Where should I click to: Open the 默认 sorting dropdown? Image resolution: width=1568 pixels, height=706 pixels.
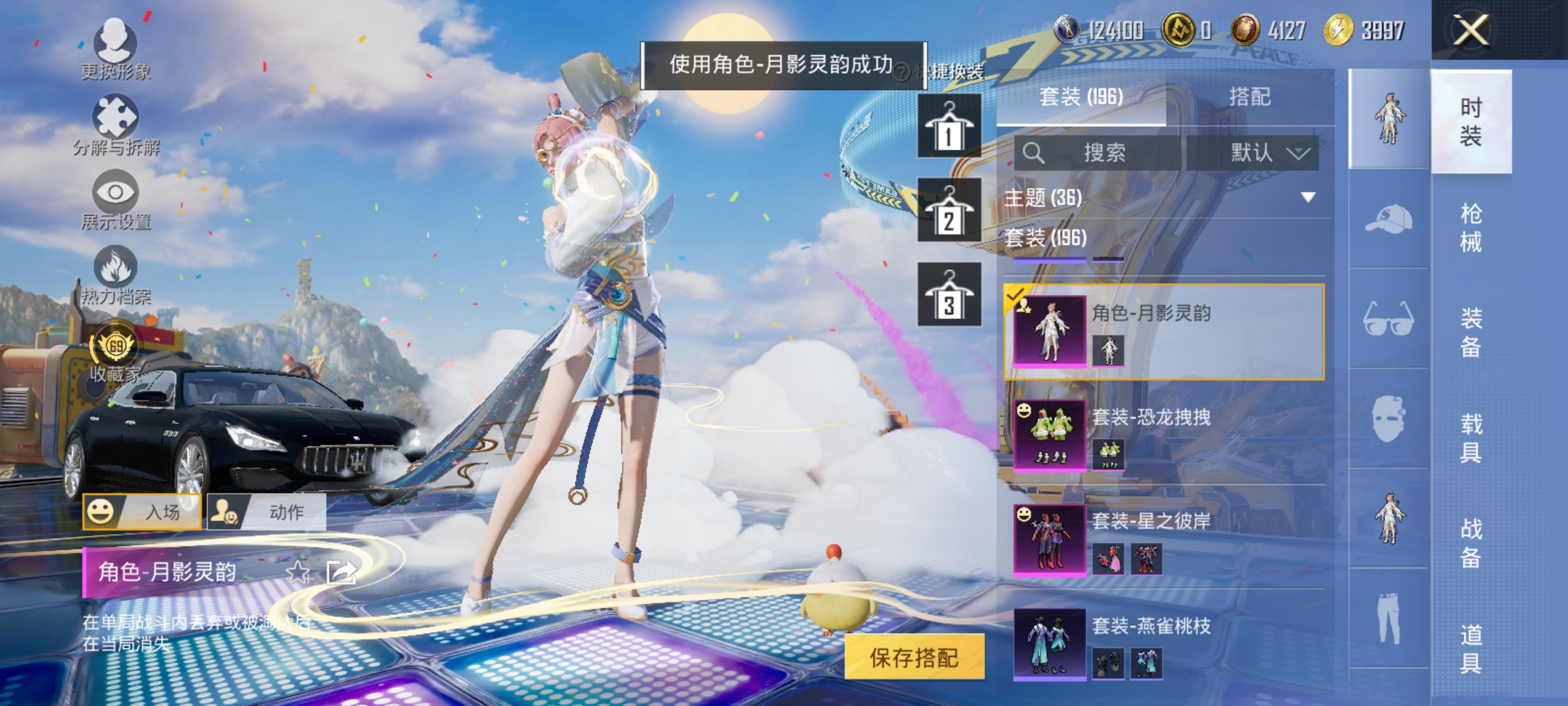1267,152
